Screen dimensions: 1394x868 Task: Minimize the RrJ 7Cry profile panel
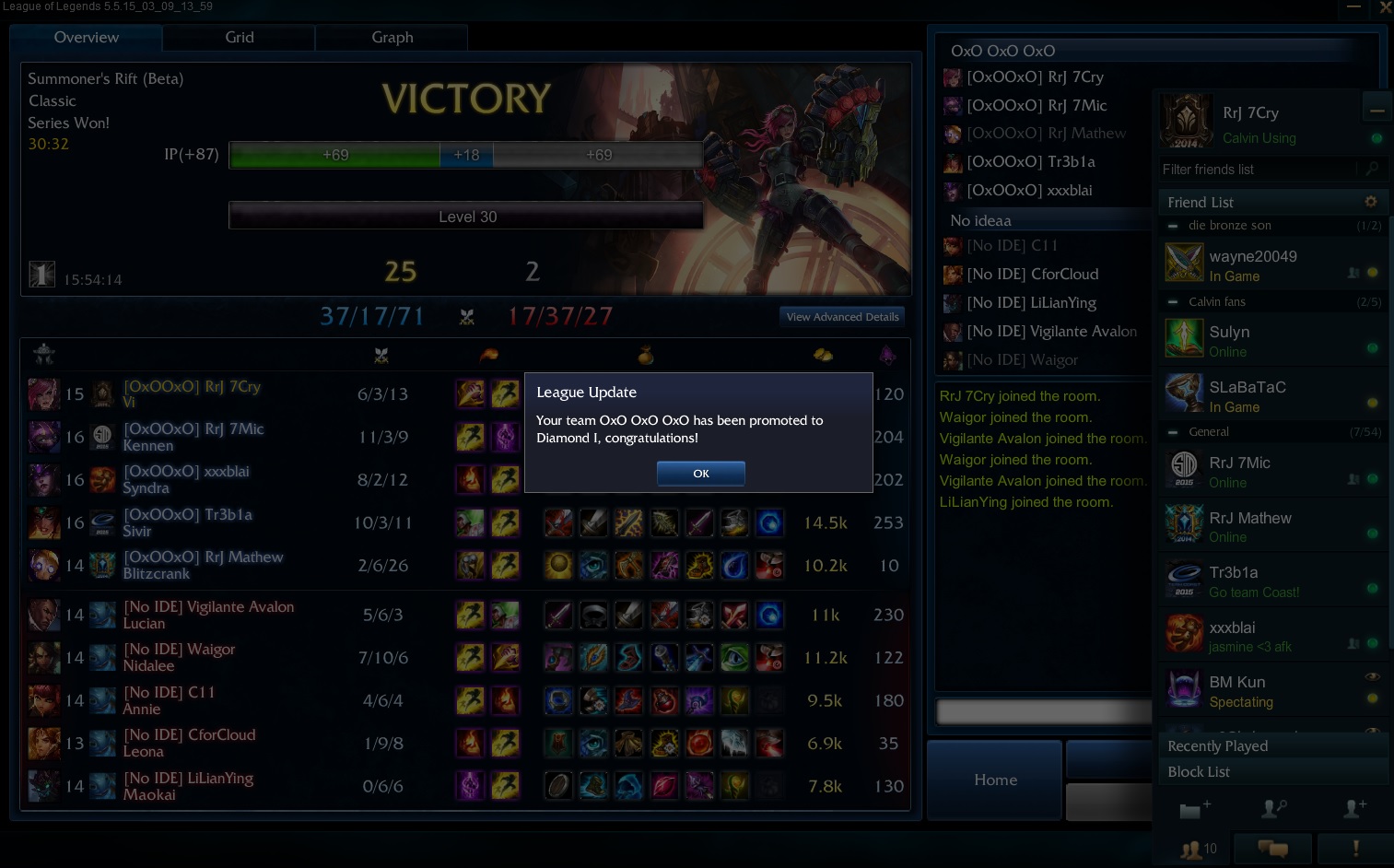pos(1376,111)
